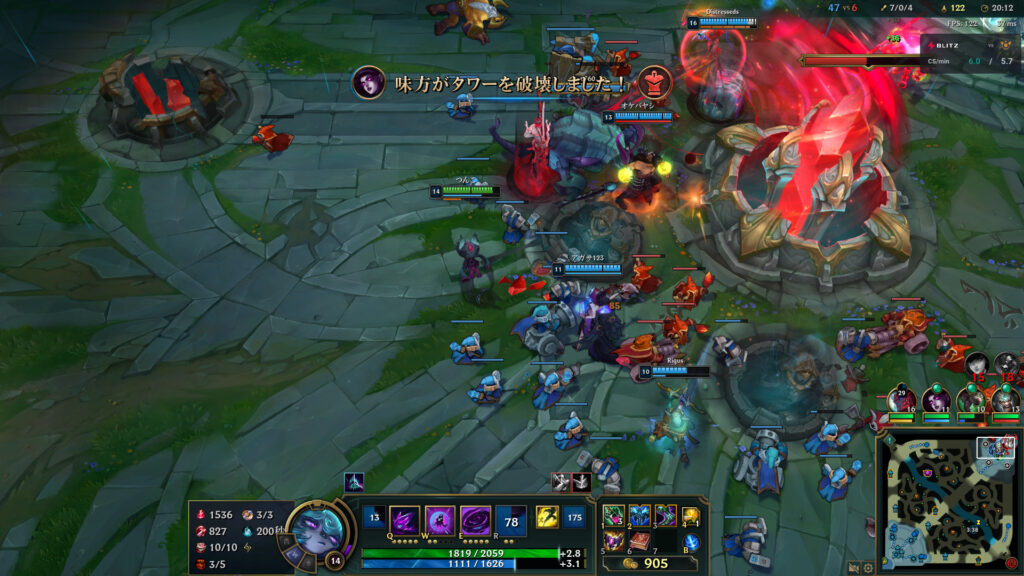Select the R ultimate on cooldown 78

pos(511,520)
